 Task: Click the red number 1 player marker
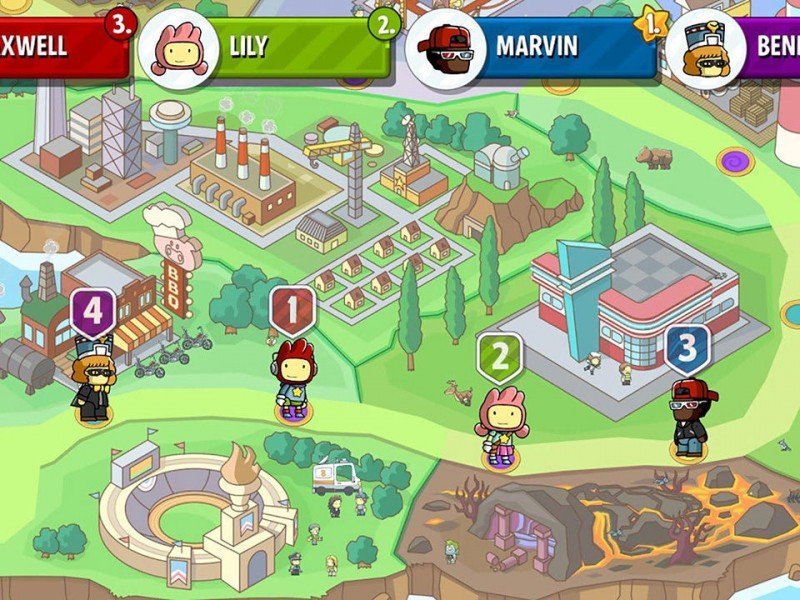click(292, 311)
